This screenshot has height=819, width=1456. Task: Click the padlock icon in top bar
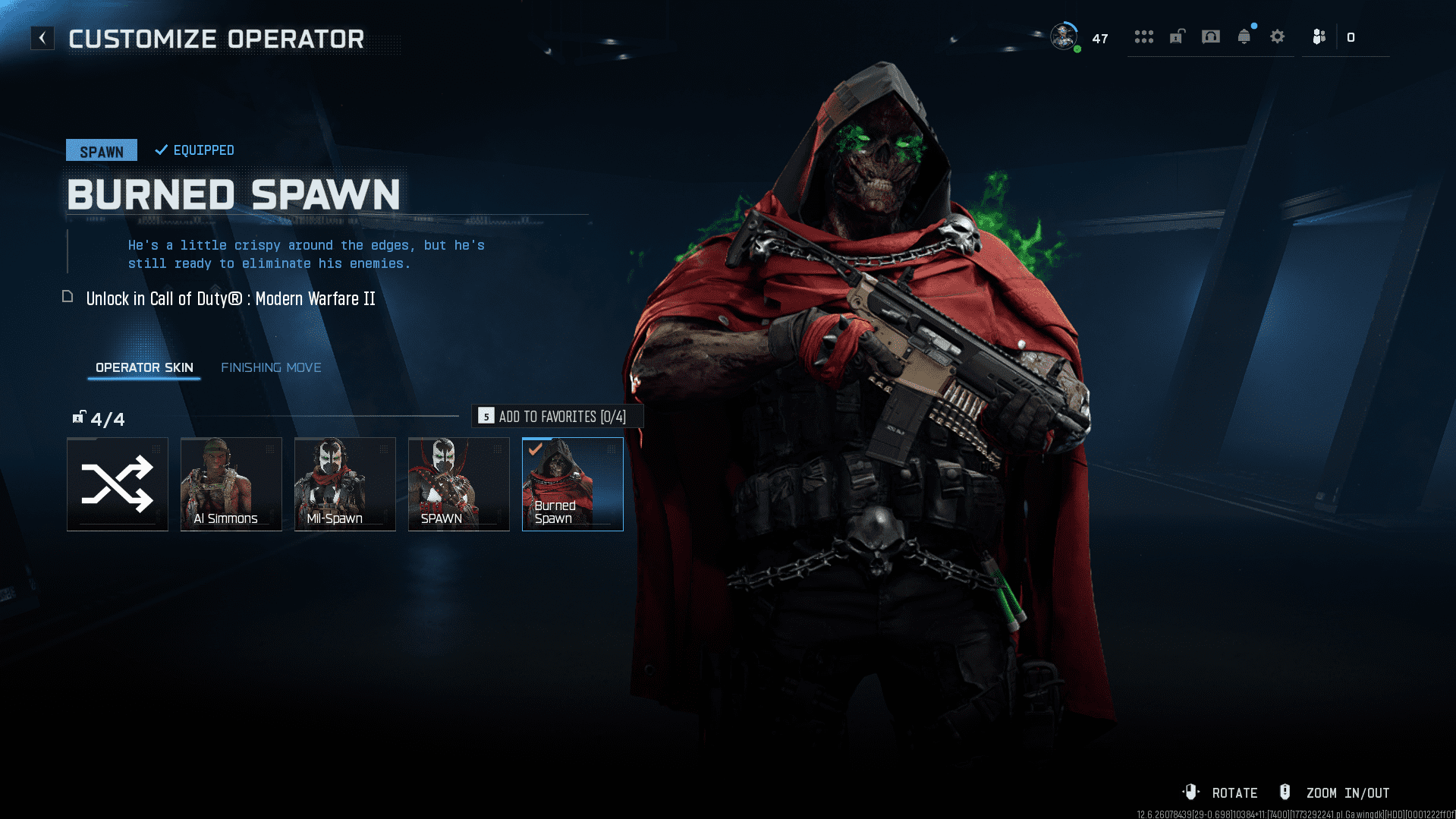click(1177, 36)
